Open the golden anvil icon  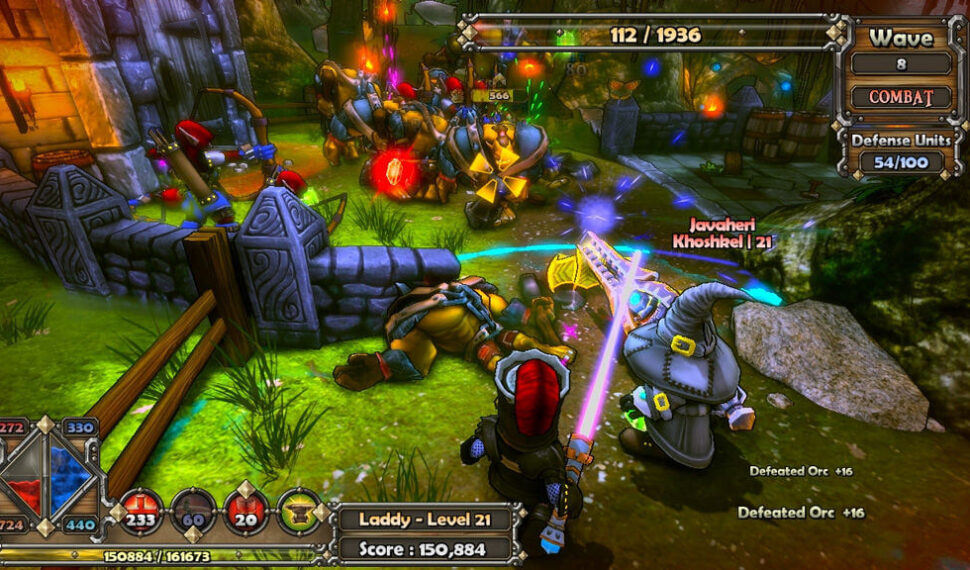[298, 512]
